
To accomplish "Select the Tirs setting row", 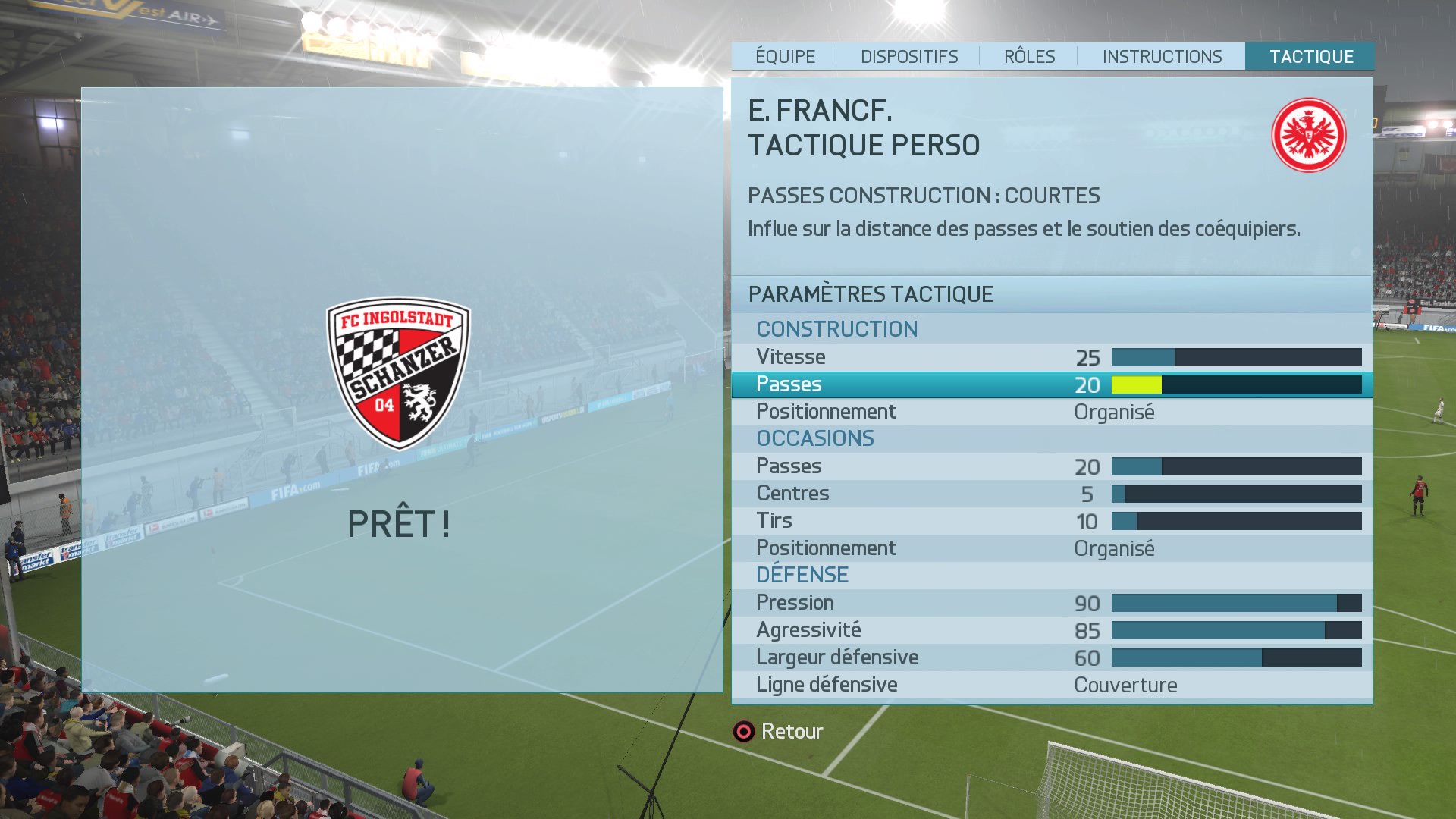I will (1052, 521).
